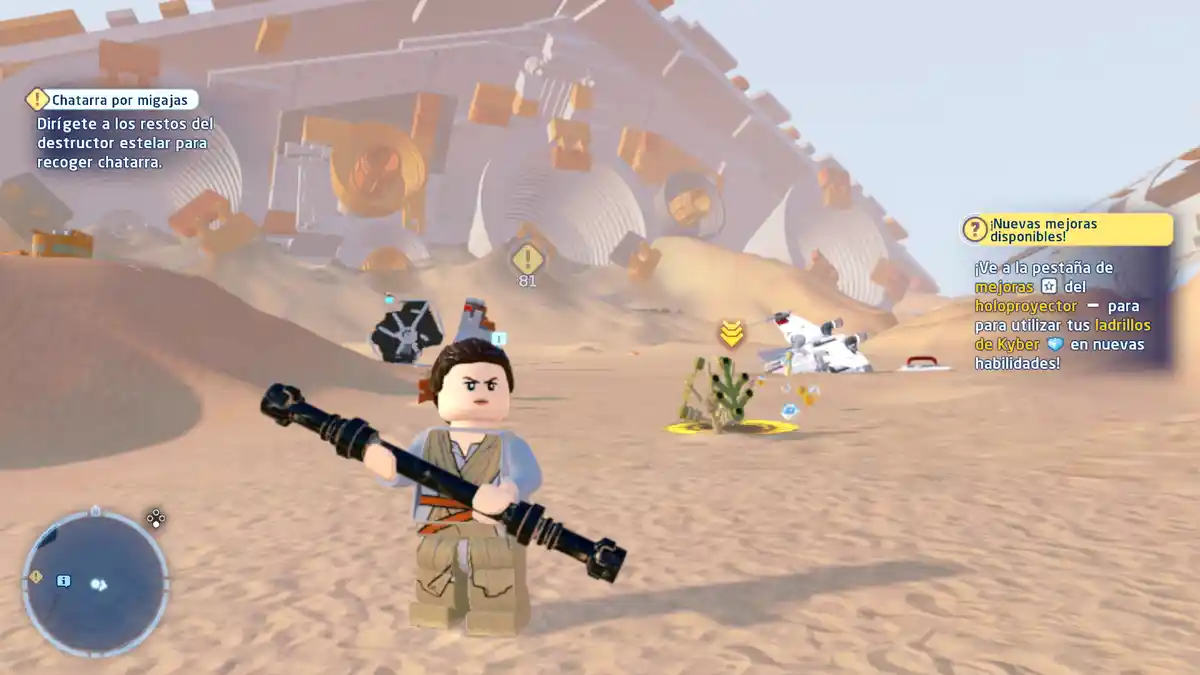Open the Chatarra por migajas mission tracker
Image resolution: width=1200 pixels, height=675 pixels.
(112, 99)
